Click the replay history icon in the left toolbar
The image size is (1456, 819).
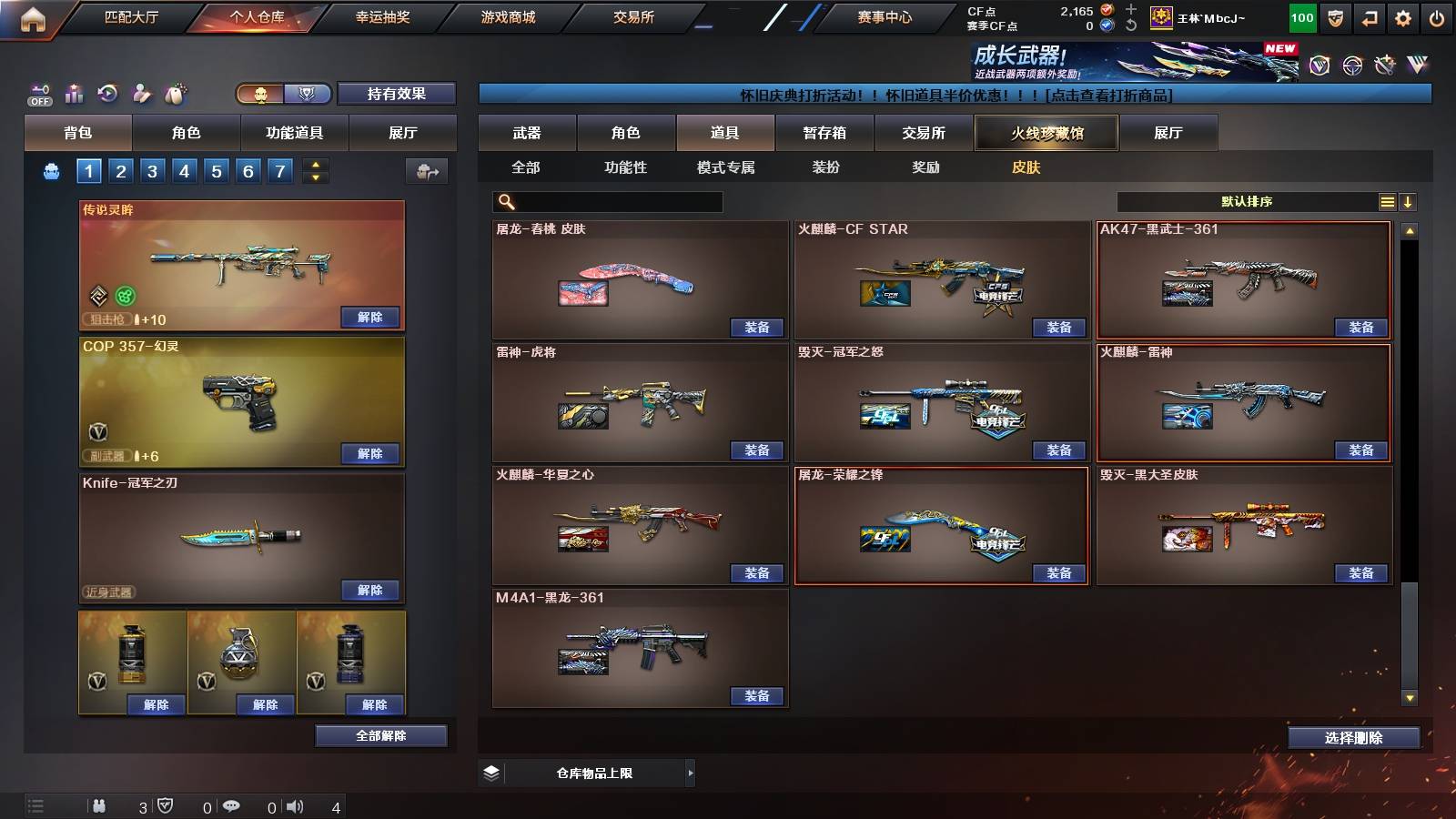pyautogui.click(x=107, y=94)
